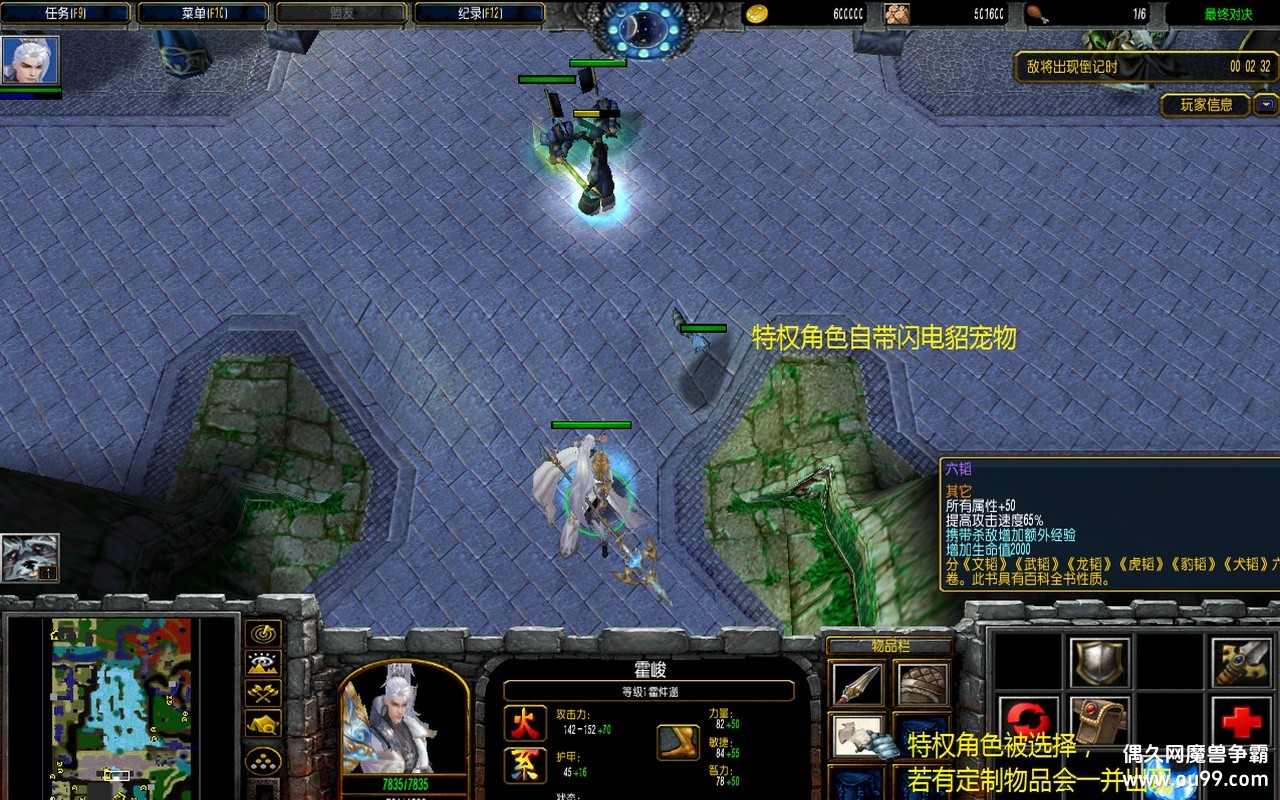Image resolution: width=1280 pixels, height=800 pixels.
Task: Toggle ally color mode with crossed-axes button
Action: point(264,693)
